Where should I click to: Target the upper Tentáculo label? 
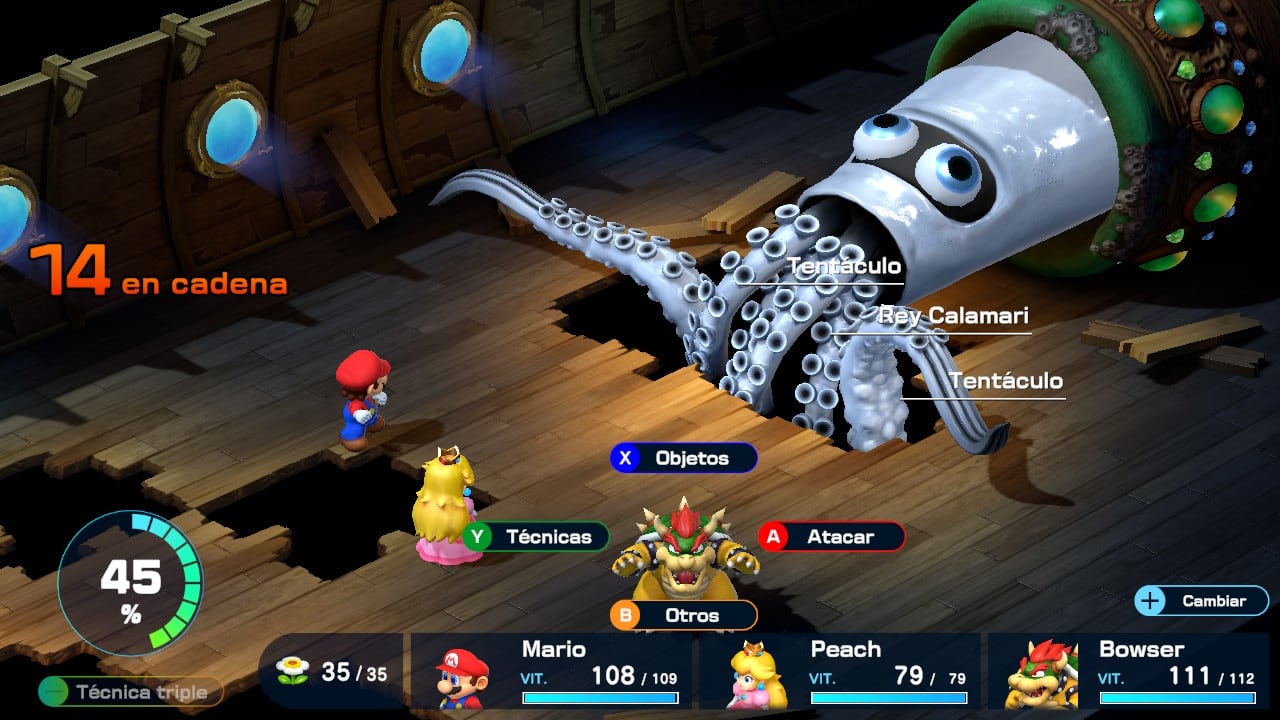[843, 266]
